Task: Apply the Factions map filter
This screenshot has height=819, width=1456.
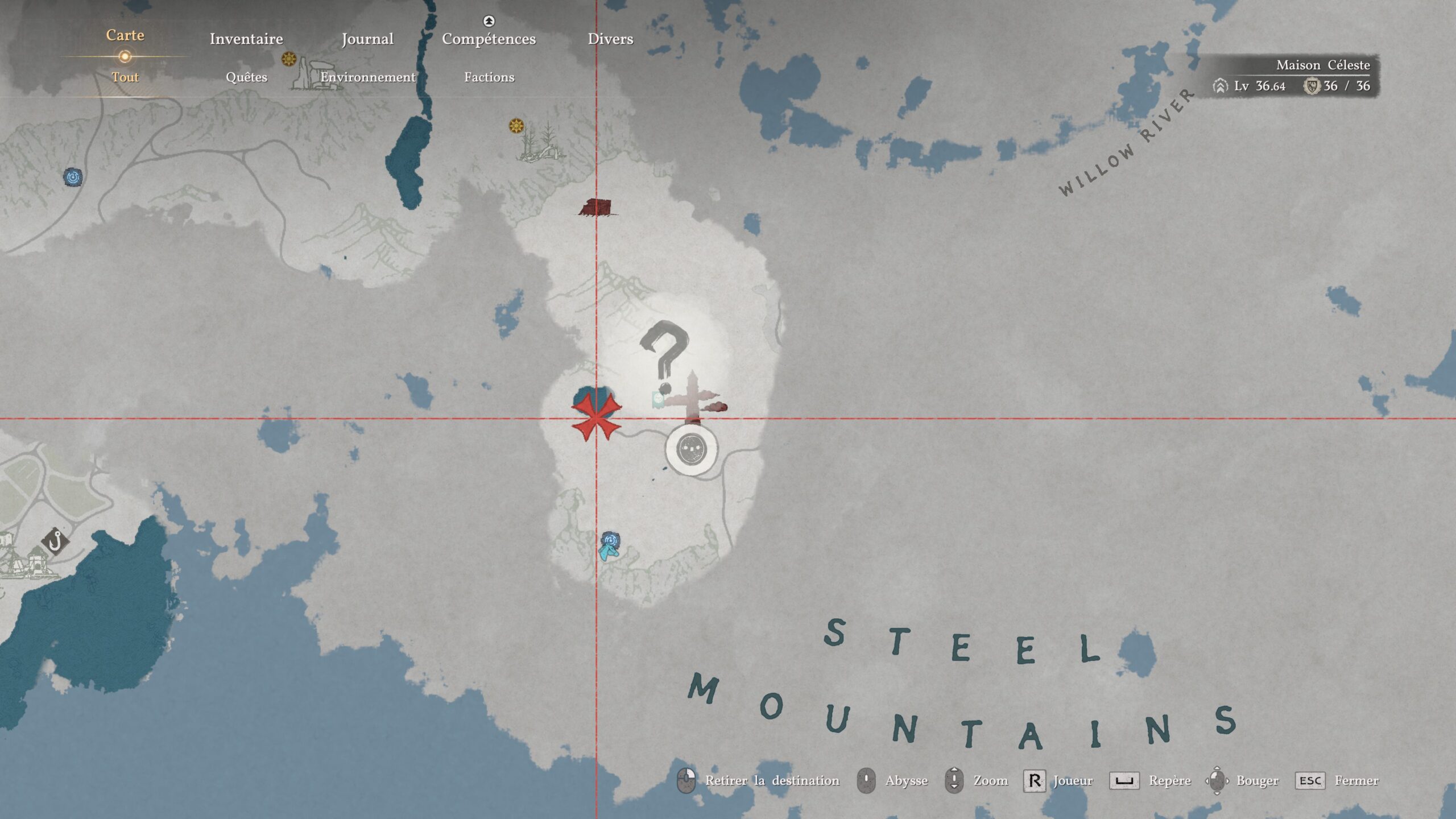Action: click(x=489, y=77)
